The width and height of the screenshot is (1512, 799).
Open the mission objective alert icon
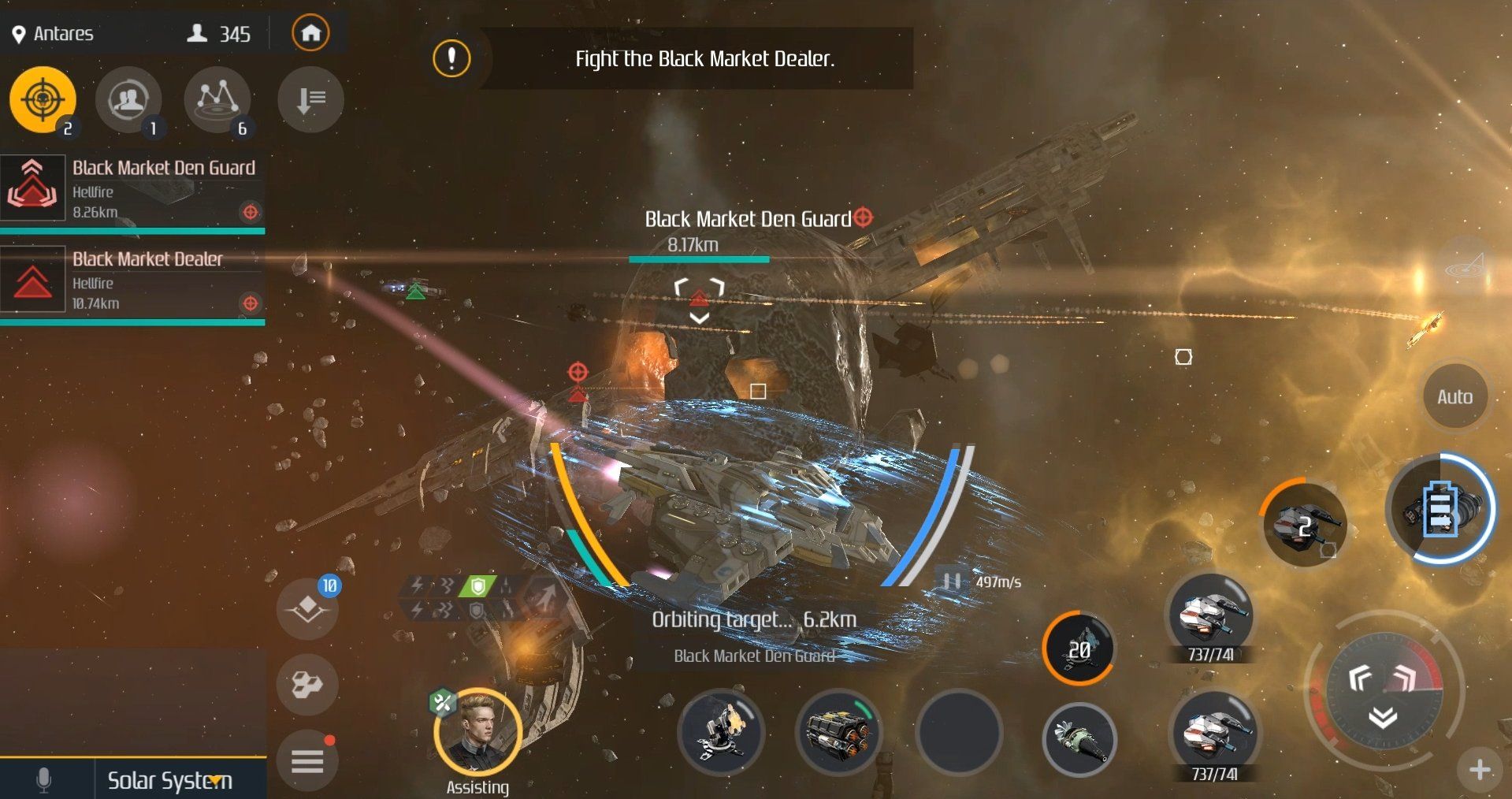point(451,58)
